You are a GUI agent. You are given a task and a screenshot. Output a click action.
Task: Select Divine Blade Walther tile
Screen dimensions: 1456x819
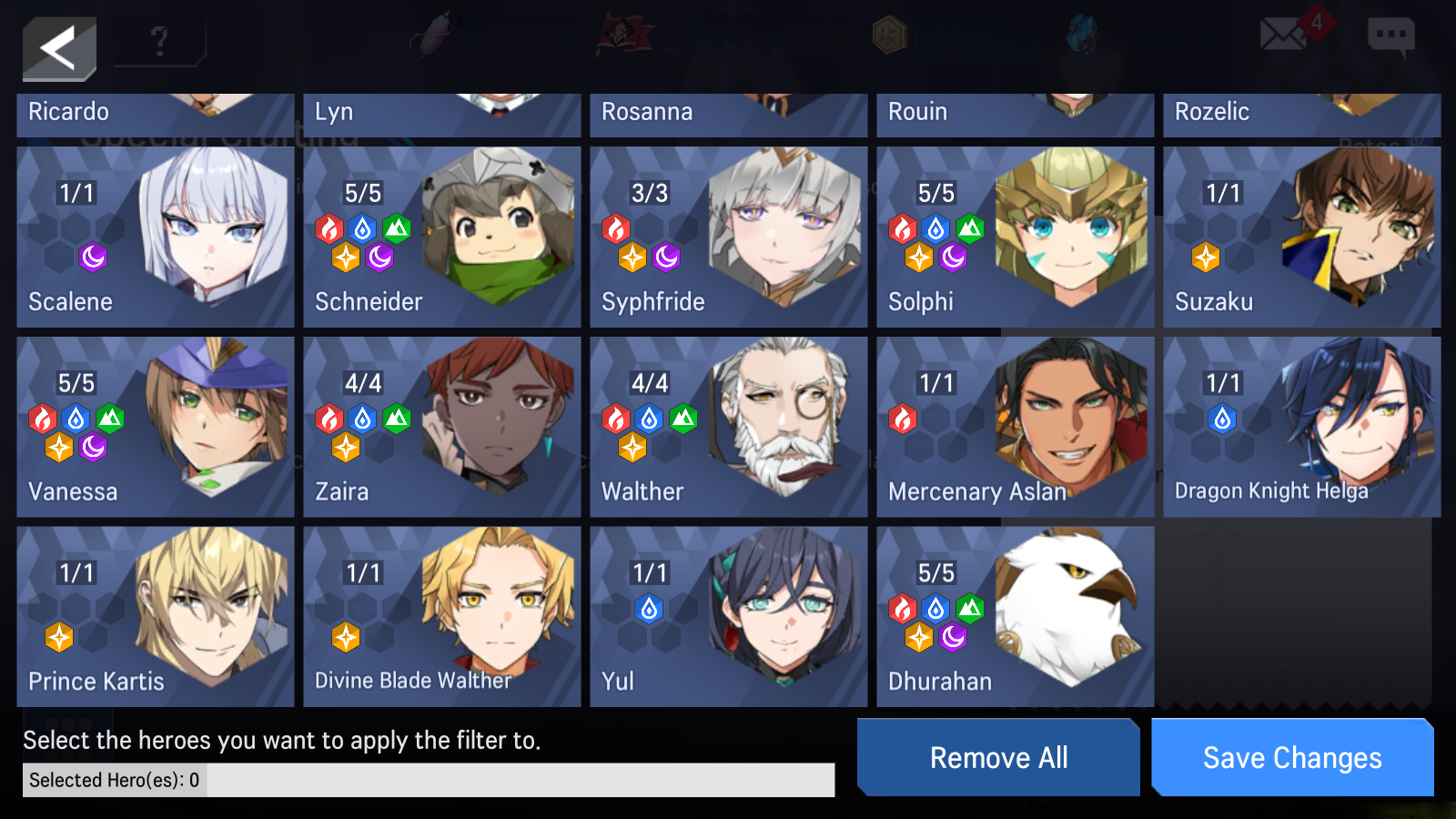(x=442, y=616)
